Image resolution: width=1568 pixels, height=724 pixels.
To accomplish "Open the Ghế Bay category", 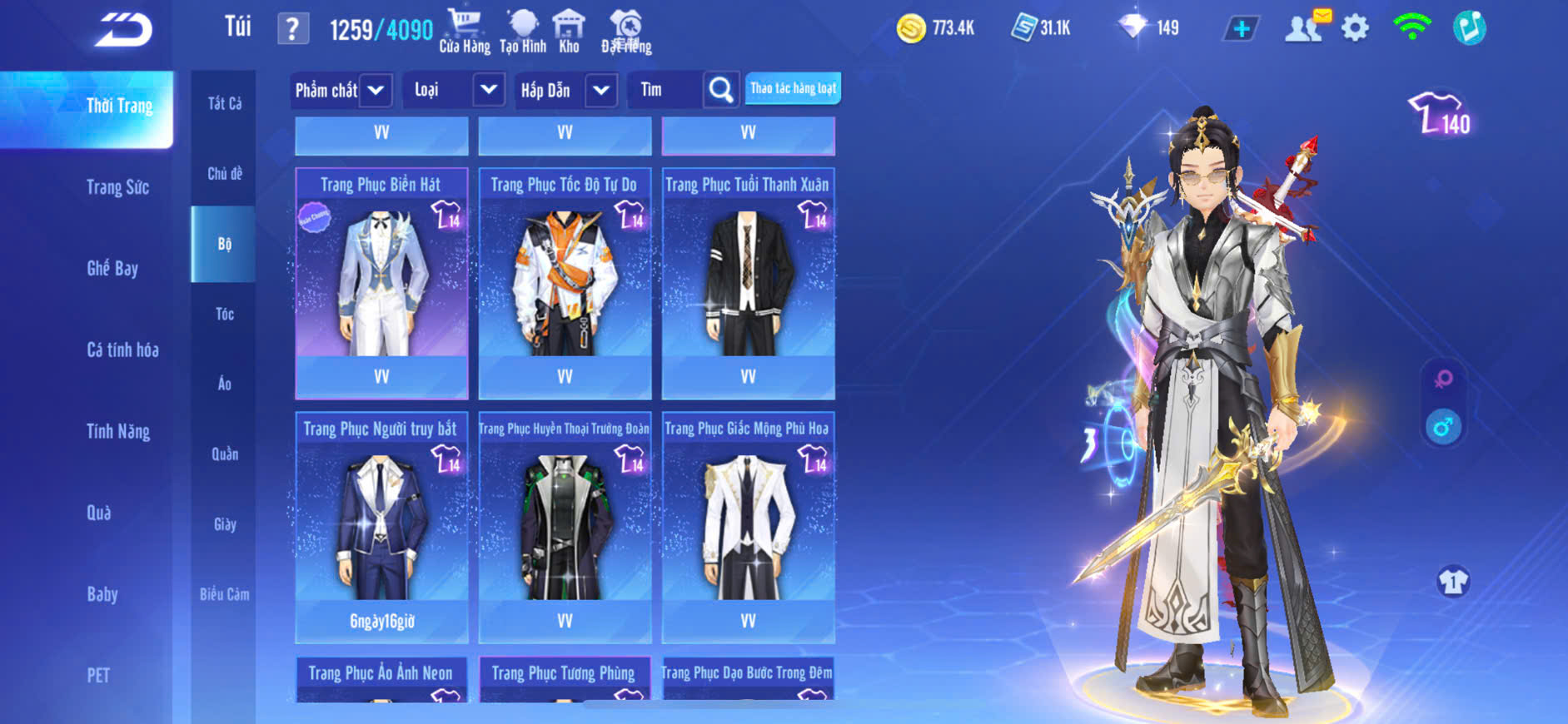I will 112,268.
